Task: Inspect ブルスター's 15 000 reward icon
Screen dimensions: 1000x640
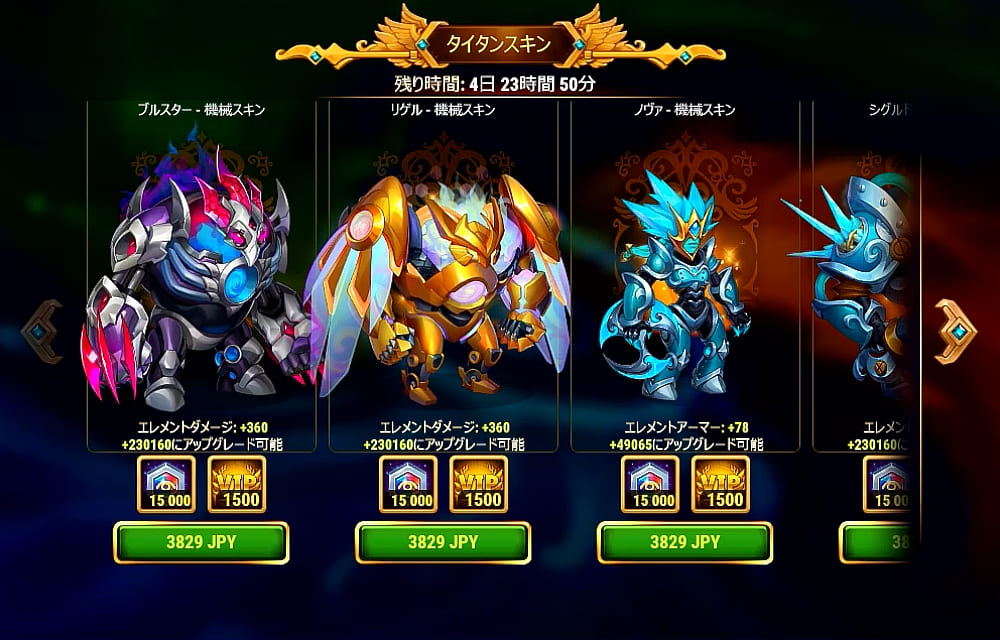Action: (x=166, y=484)
